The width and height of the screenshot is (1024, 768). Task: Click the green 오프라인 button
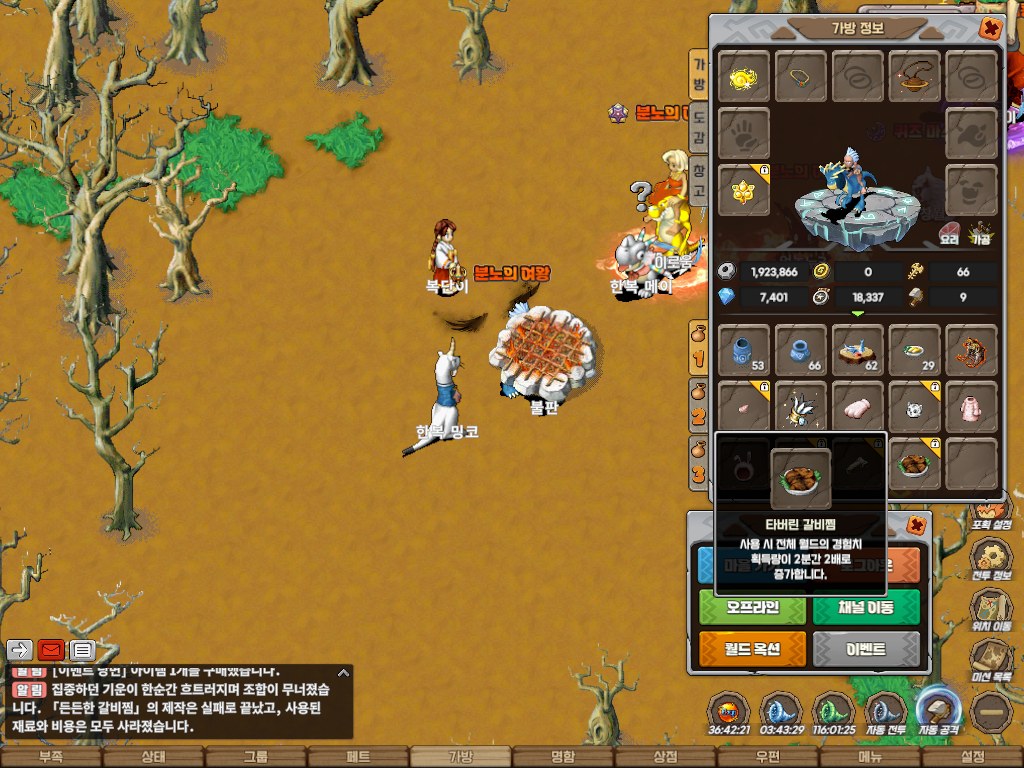[x=752, y=607]
